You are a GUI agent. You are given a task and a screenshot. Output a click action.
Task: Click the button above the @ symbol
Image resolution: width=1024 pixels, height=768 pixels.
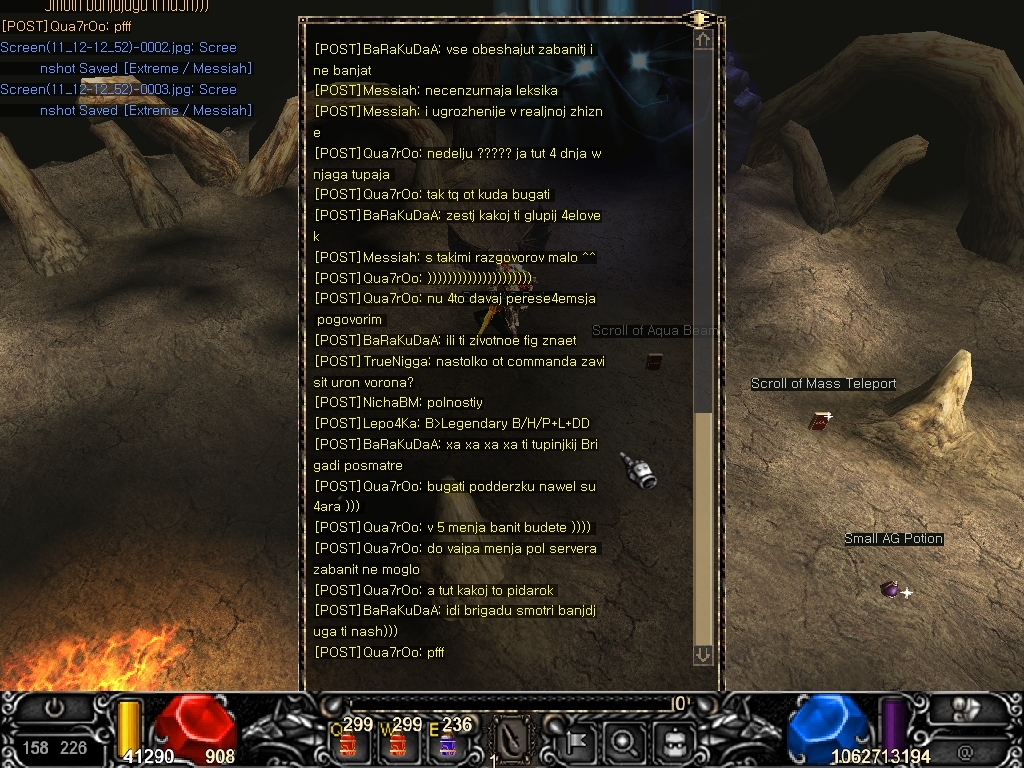click(x=965, y=709)
